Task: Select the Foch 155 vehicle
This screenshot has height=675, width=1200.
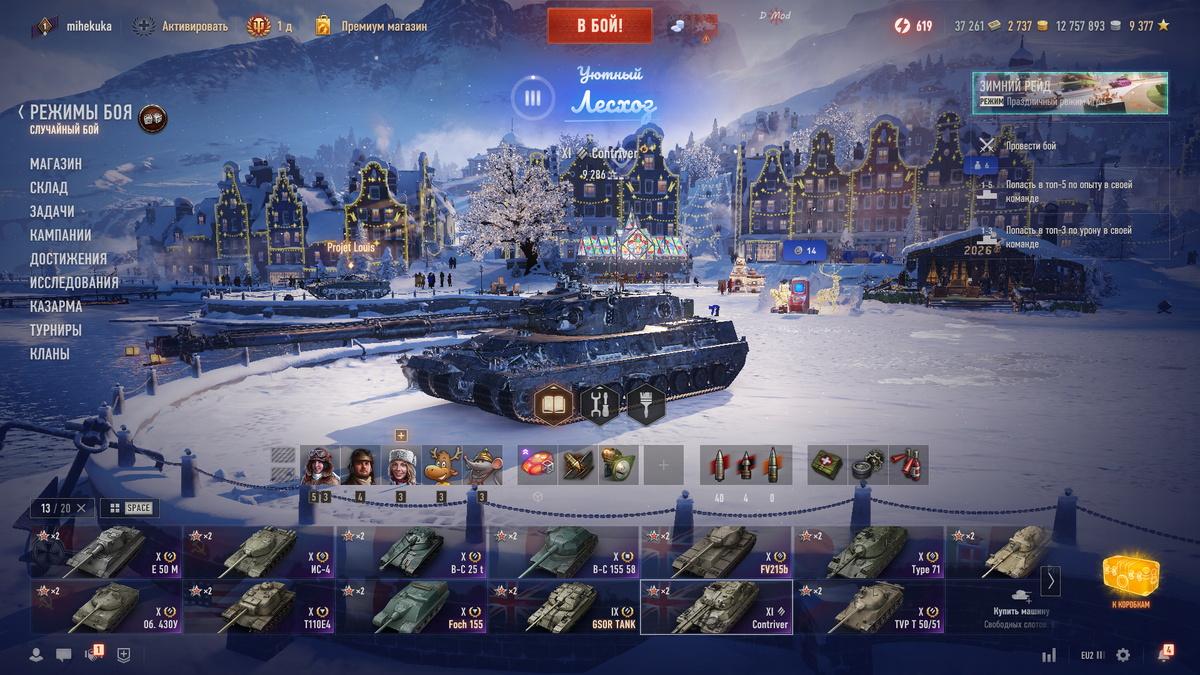Action: [x=411, y=607]
